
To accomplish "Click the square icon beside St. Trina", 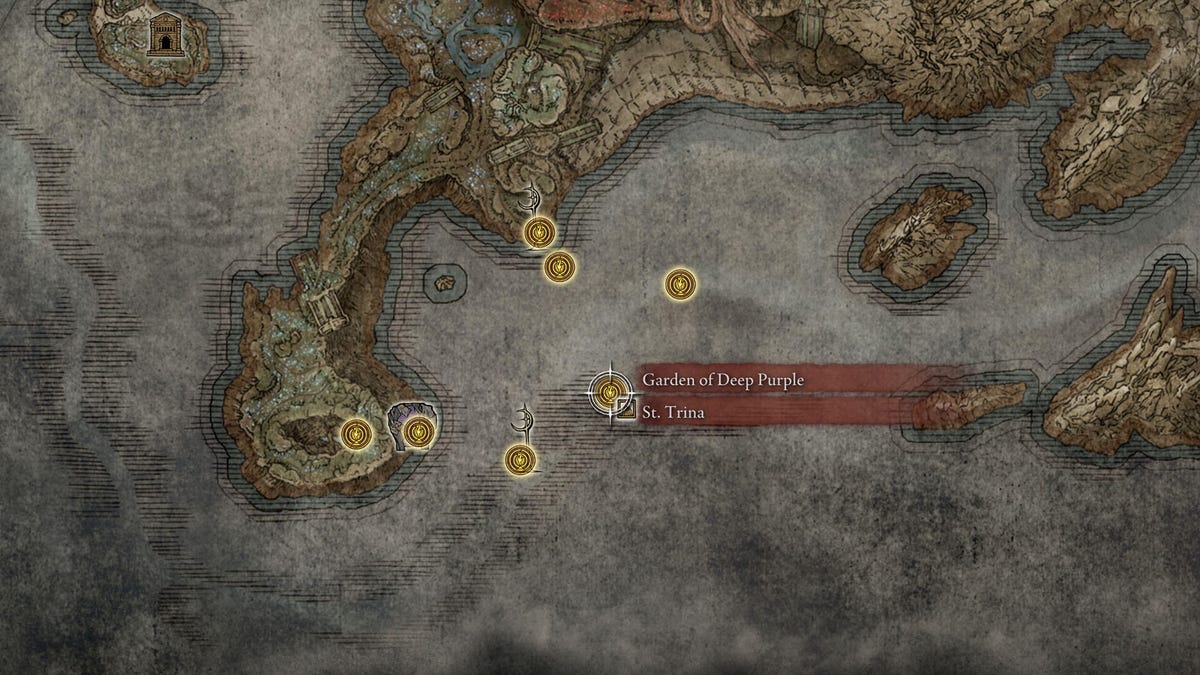I will tap(627, 408).
